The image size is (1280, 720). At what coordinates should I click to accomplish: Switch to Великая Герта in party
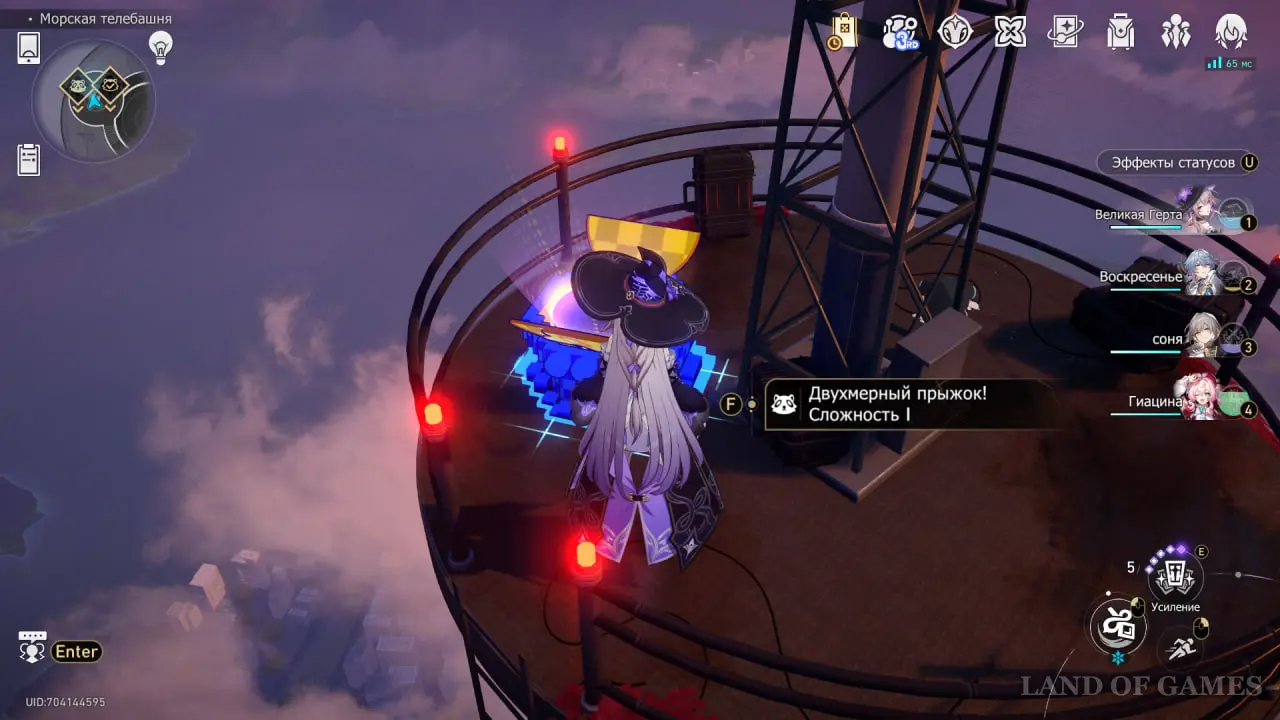[x=1200, y=214]
